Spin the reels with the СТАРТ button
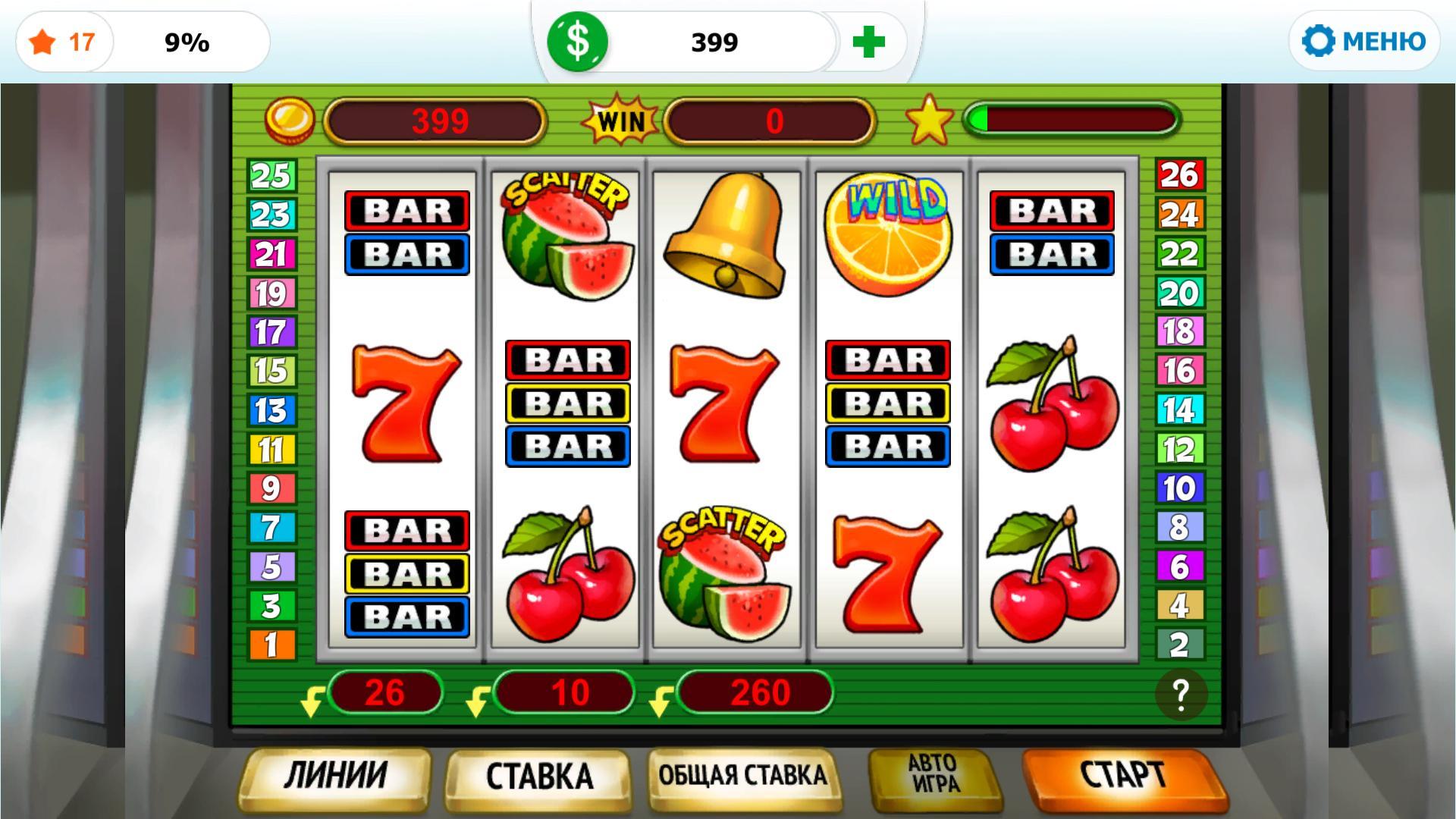The image size is (1456, 819). point(1122,777)
